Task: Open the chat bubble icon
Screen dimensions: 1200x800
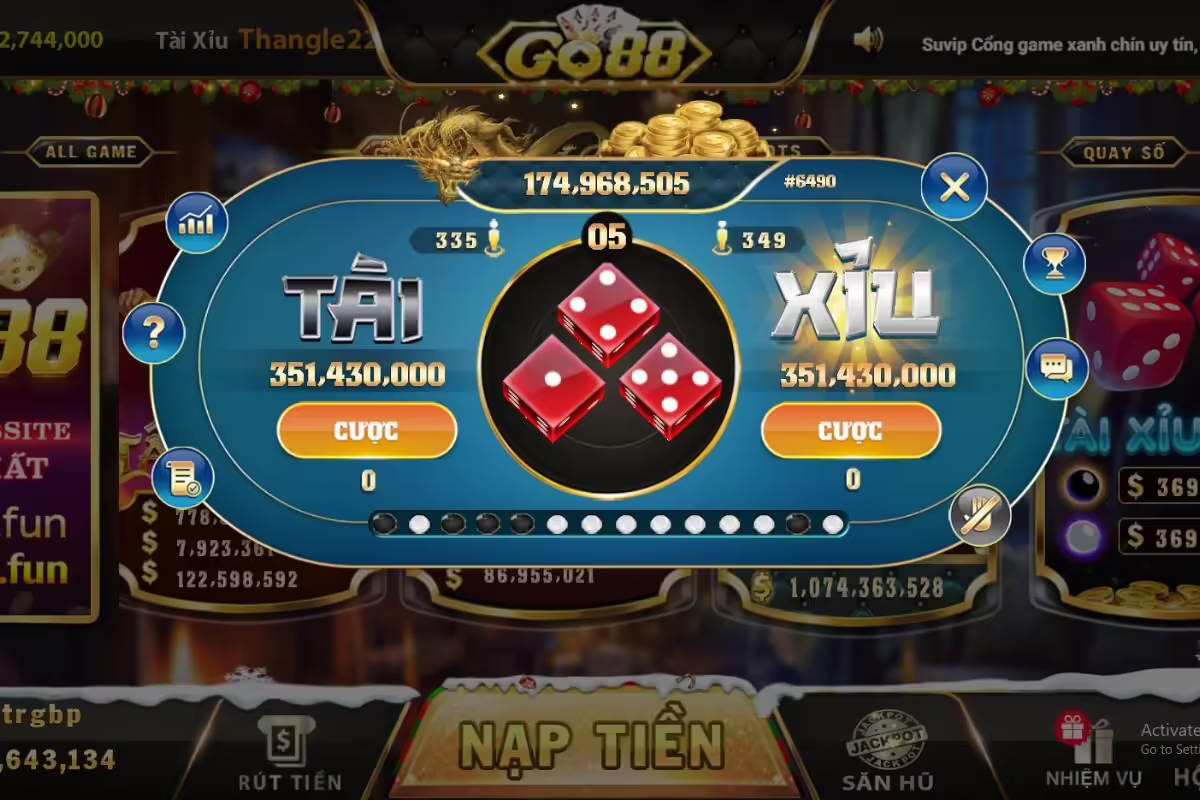Action: tap(1056, 368)
